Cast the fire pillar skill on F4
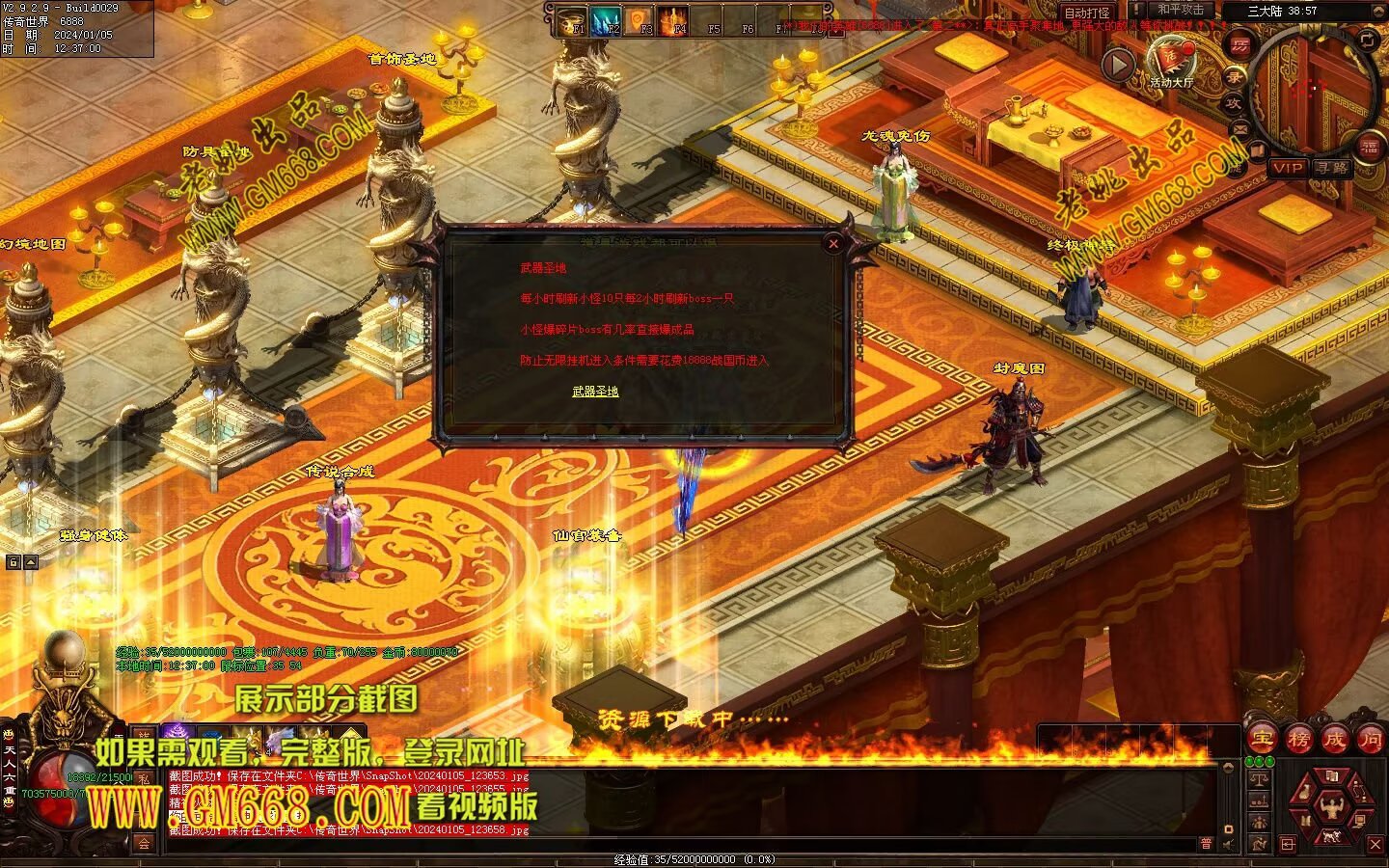Image resolution: width=1389 pixels, height=868 pixels. (673, 20)
